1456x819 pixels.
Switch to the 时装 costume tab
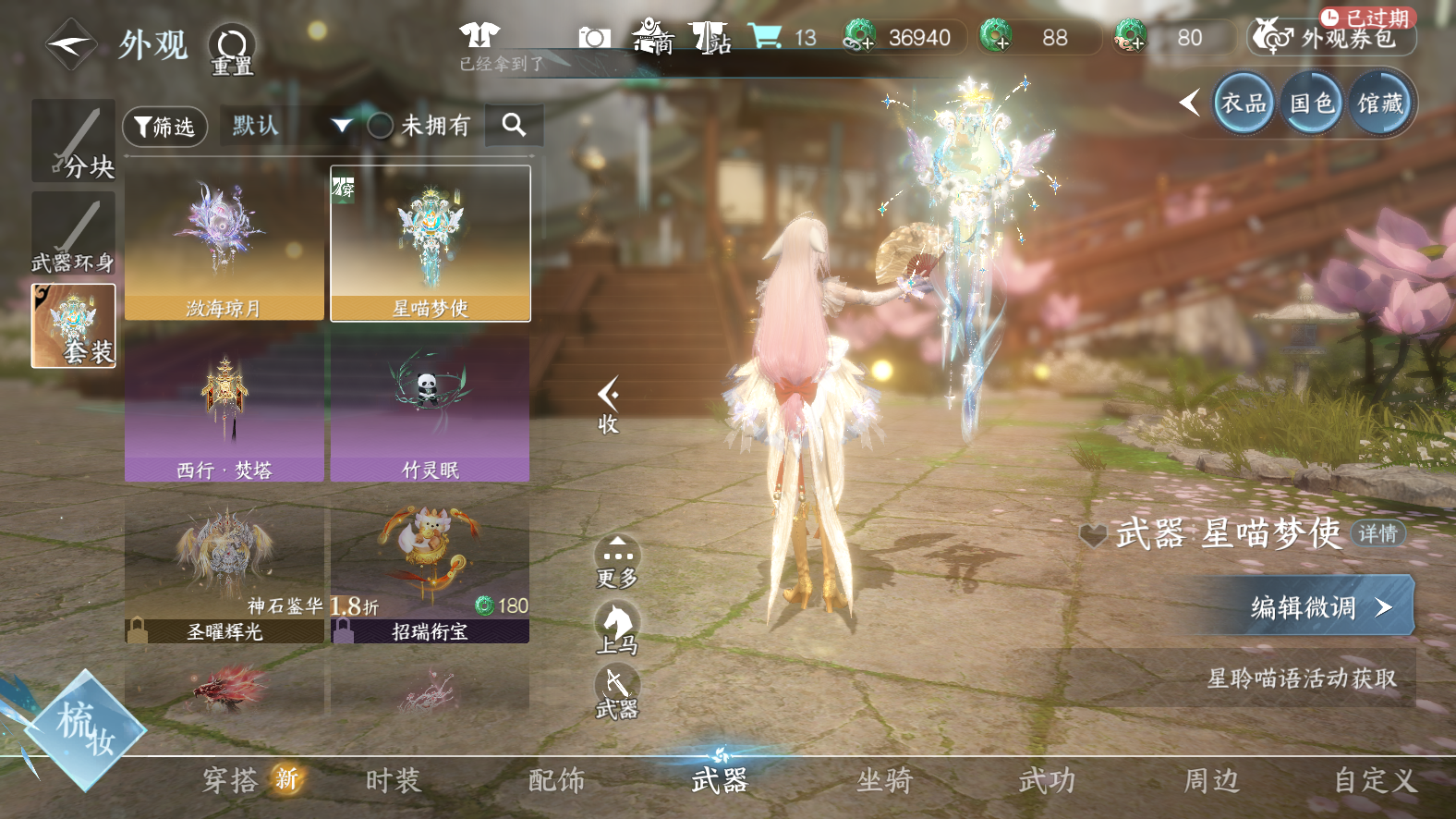[394, 781]
